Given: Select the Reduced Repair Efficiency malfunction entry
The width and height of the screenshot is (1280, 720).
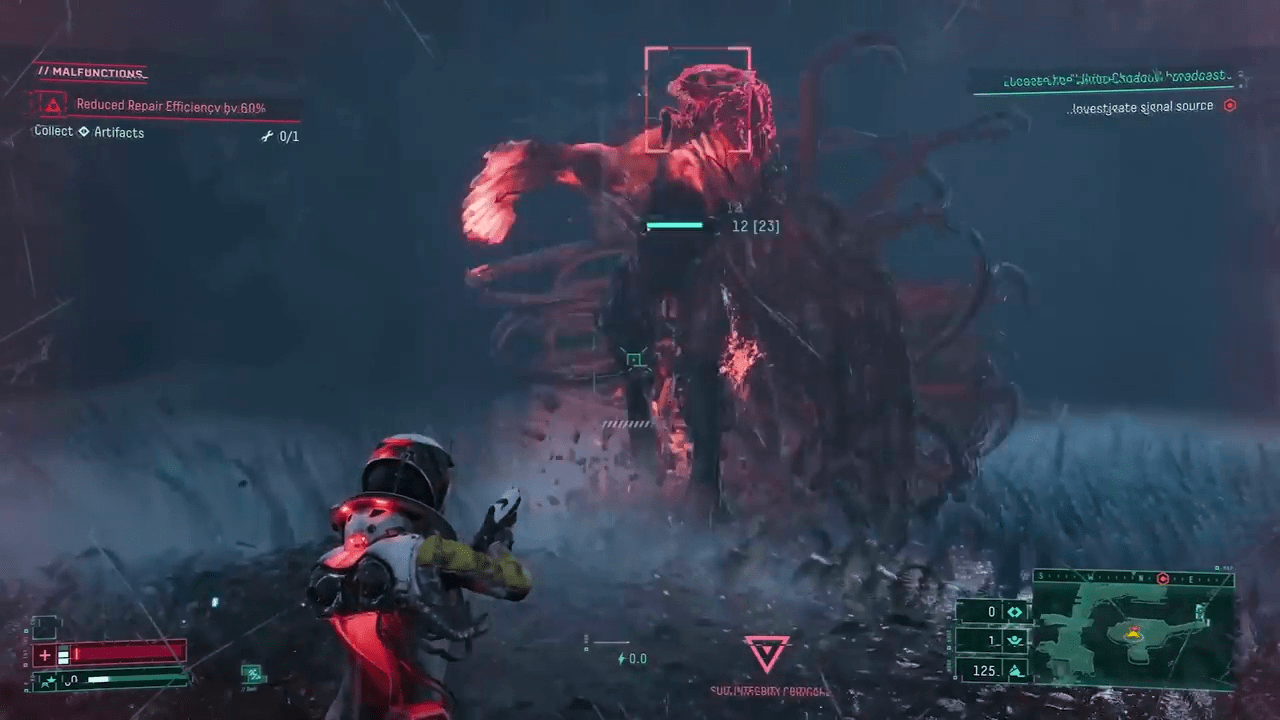Looking at the screenshot, I should coord(171,106).
